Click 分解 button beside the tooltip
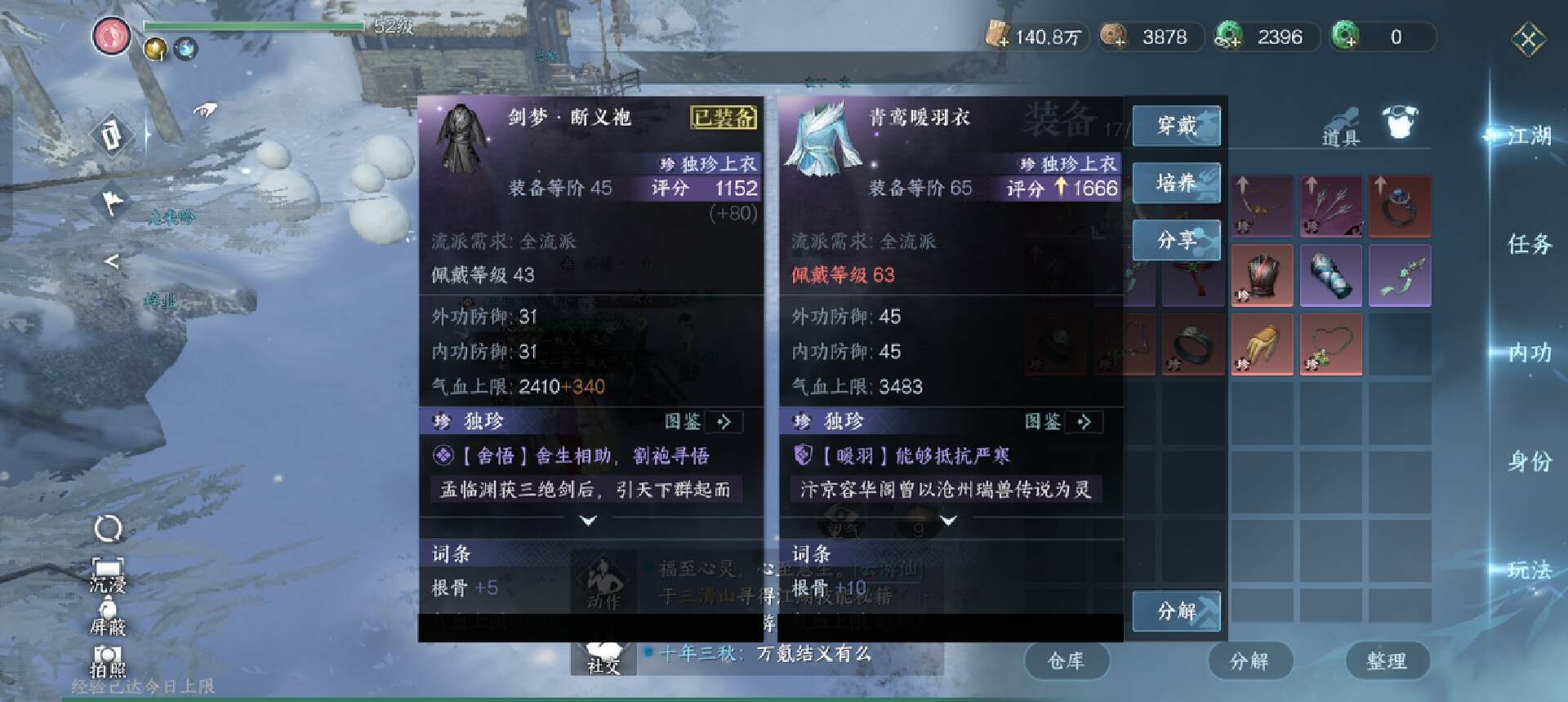Image resolution: width=1568 pixels, height=702 pixels. point(1176,611)
